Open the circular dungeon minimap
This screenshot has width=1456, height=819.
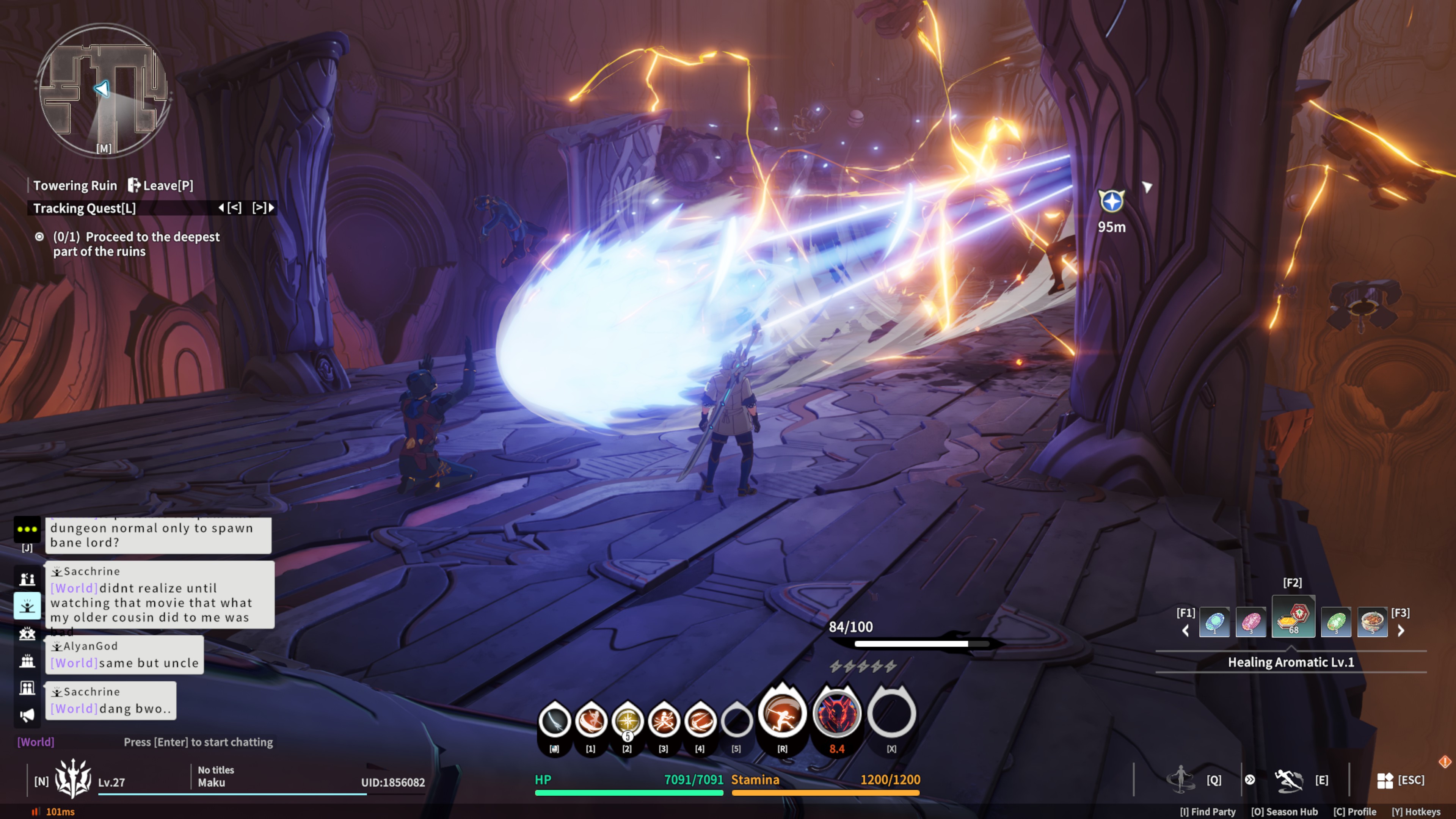[104, 91]
